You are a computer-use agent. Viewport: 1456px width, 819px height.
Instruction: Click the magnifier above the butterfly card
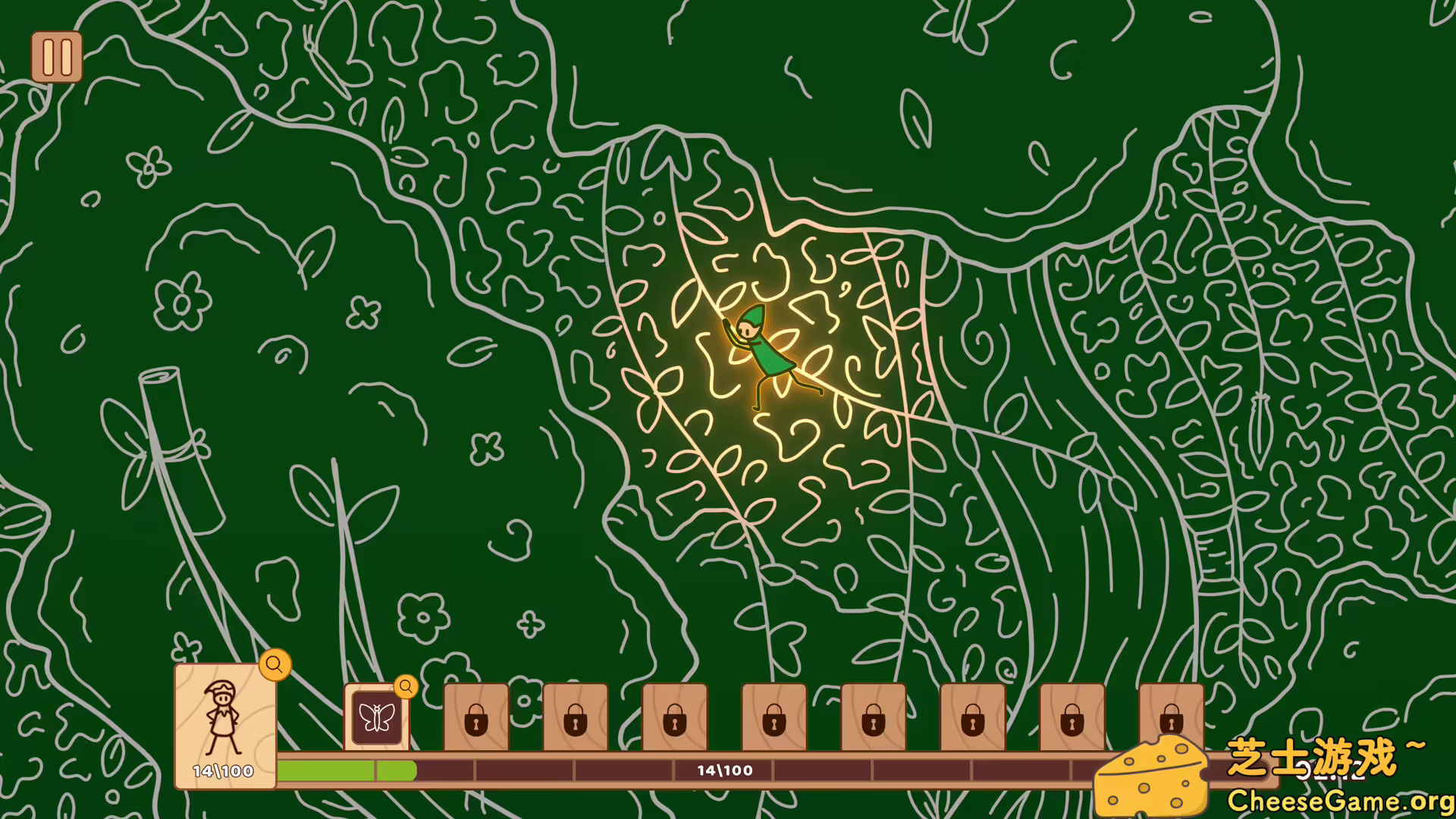click(406, 687)
